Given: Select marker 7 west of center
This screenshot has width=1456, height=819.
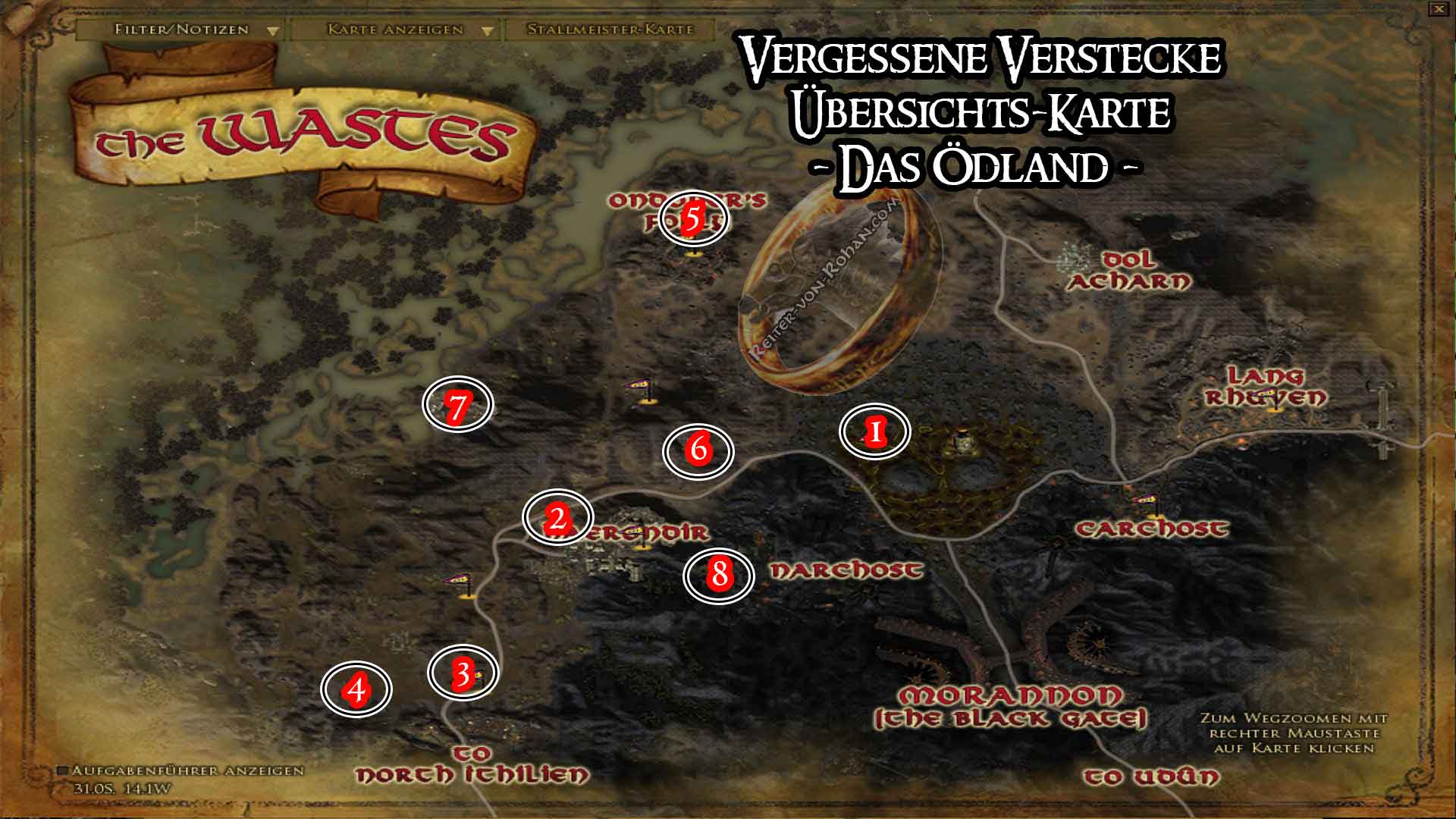Looking at the screenshot, I should pos(458,406).
